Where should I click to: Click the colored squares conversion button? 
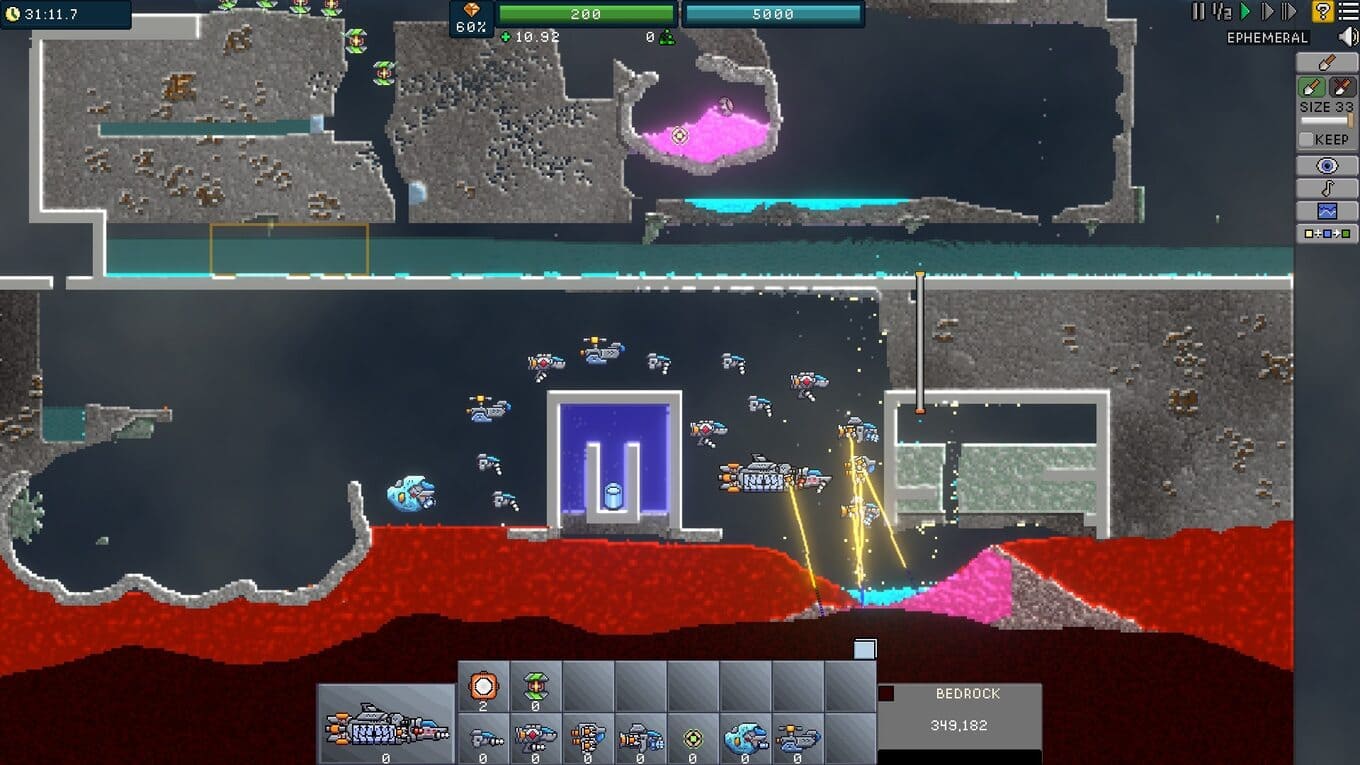click(1327, 234)
